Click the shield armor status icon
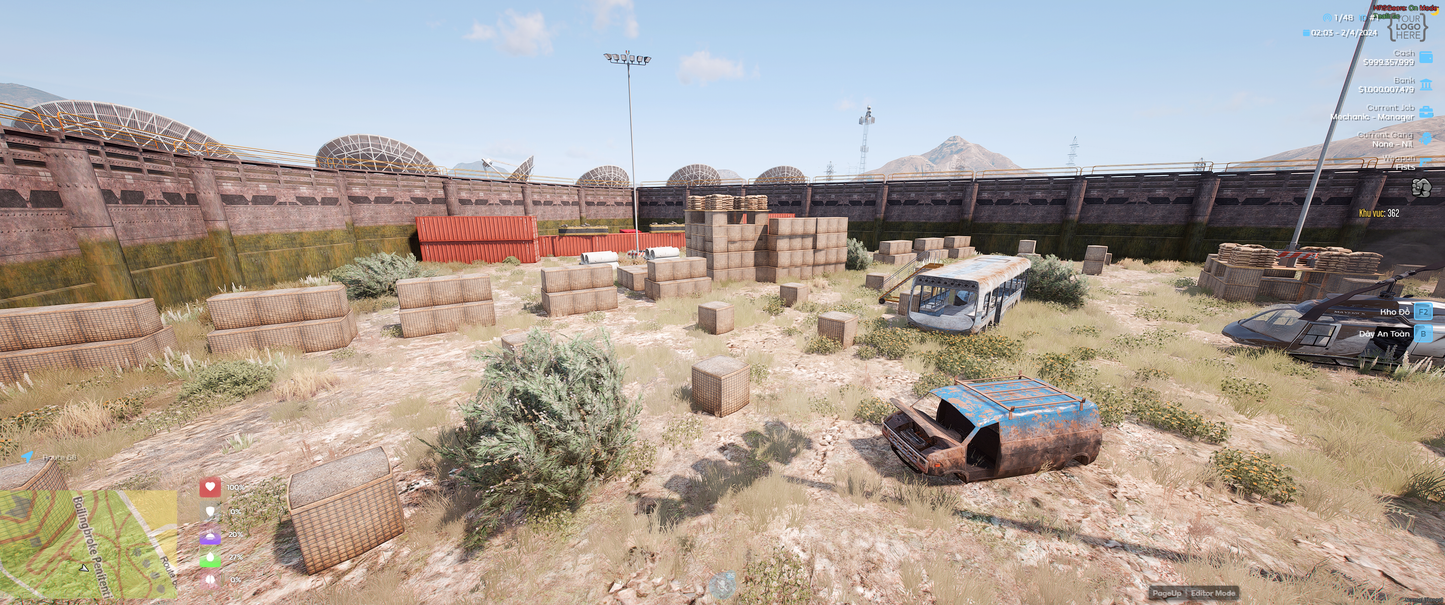The height and width of the screenshot is (605, 1445). coord(210,511)
